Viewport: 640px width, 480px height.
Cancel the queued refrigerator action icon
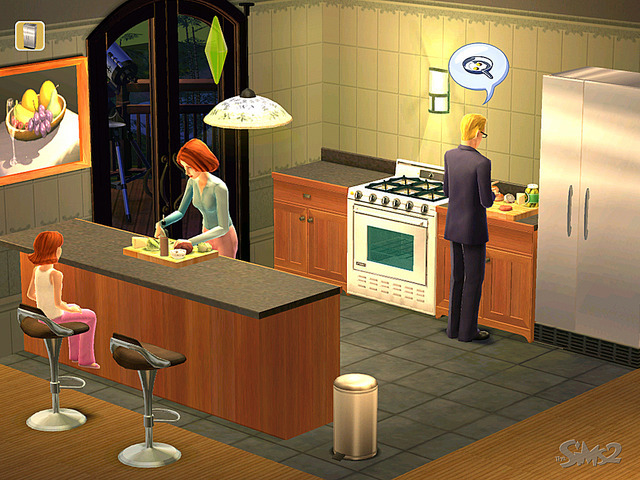(x=32, y=35)
